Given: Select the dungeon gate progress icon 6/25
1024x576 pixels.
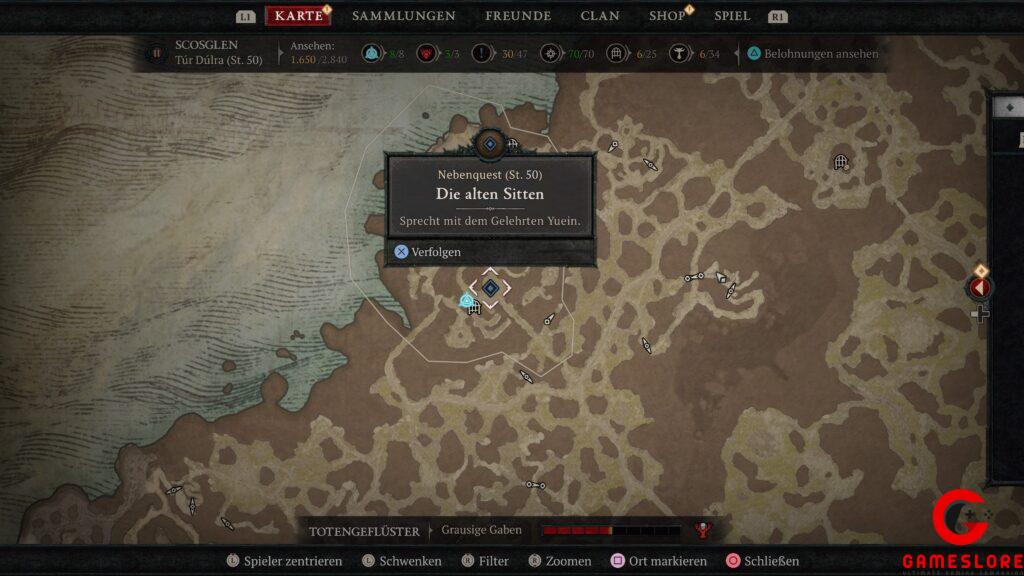Looking at the screenshot, I should click(617, 54).
